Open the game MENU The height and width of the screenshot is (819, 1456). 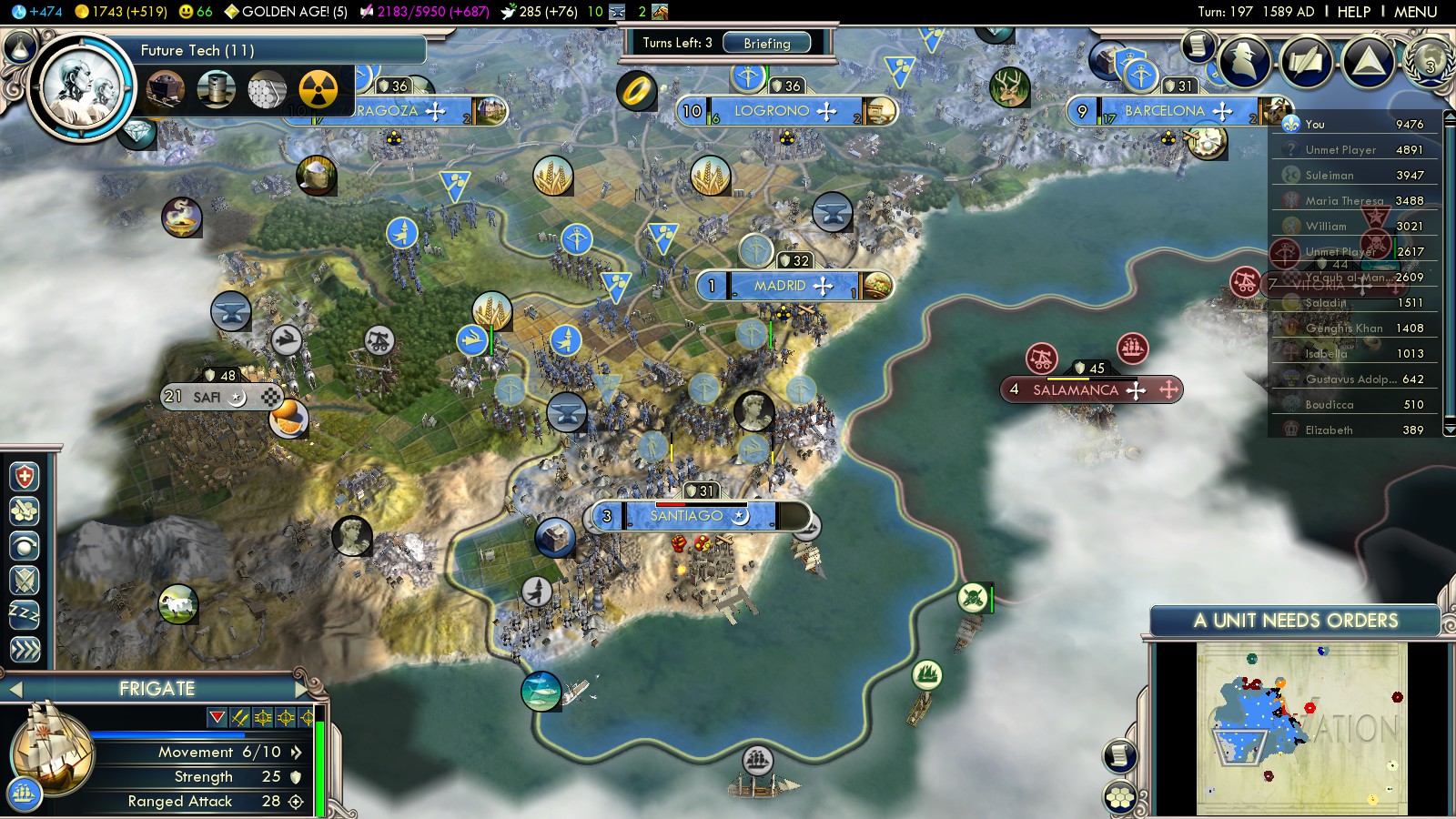[1415, 12]
